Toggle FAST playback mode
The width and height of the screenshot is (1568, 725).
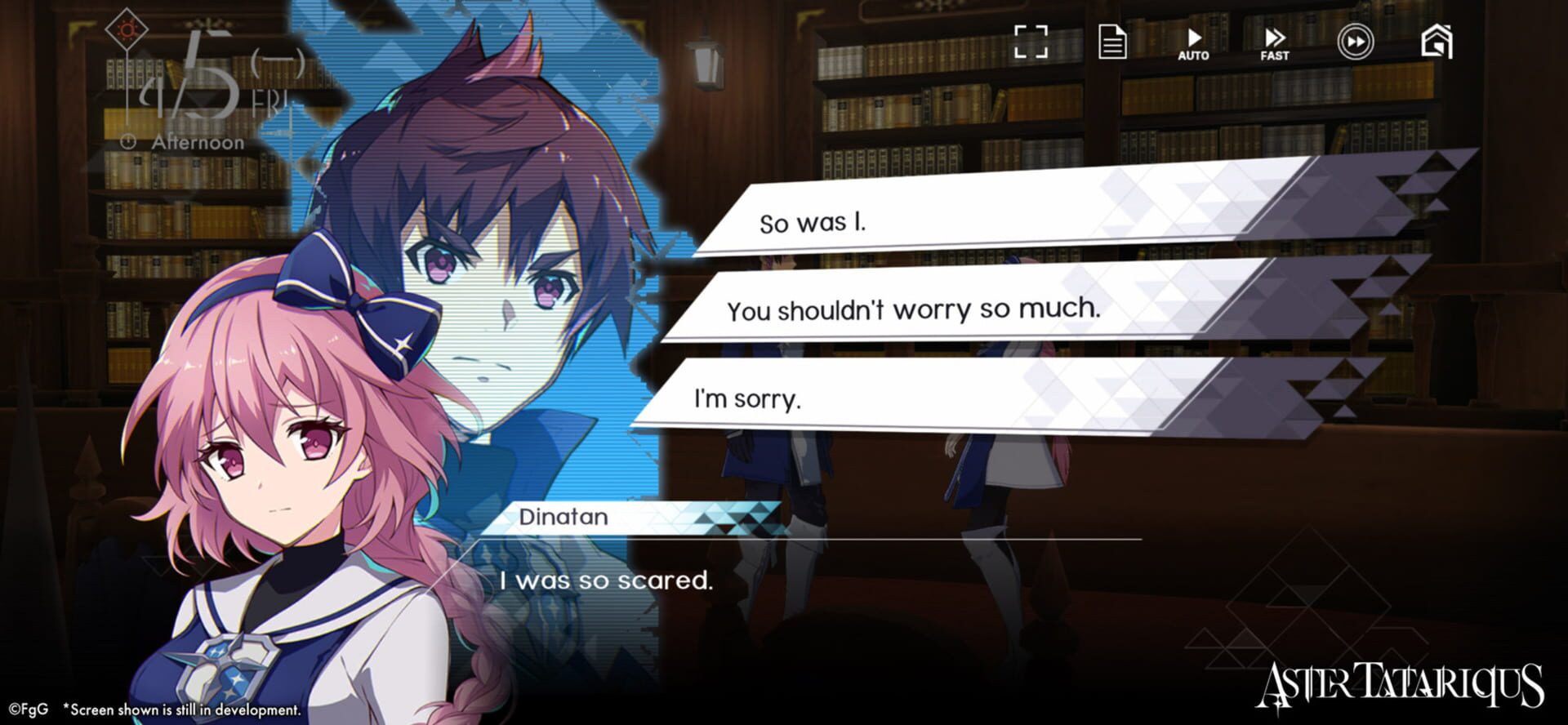pyautogui.click(x=1274, y=56)
